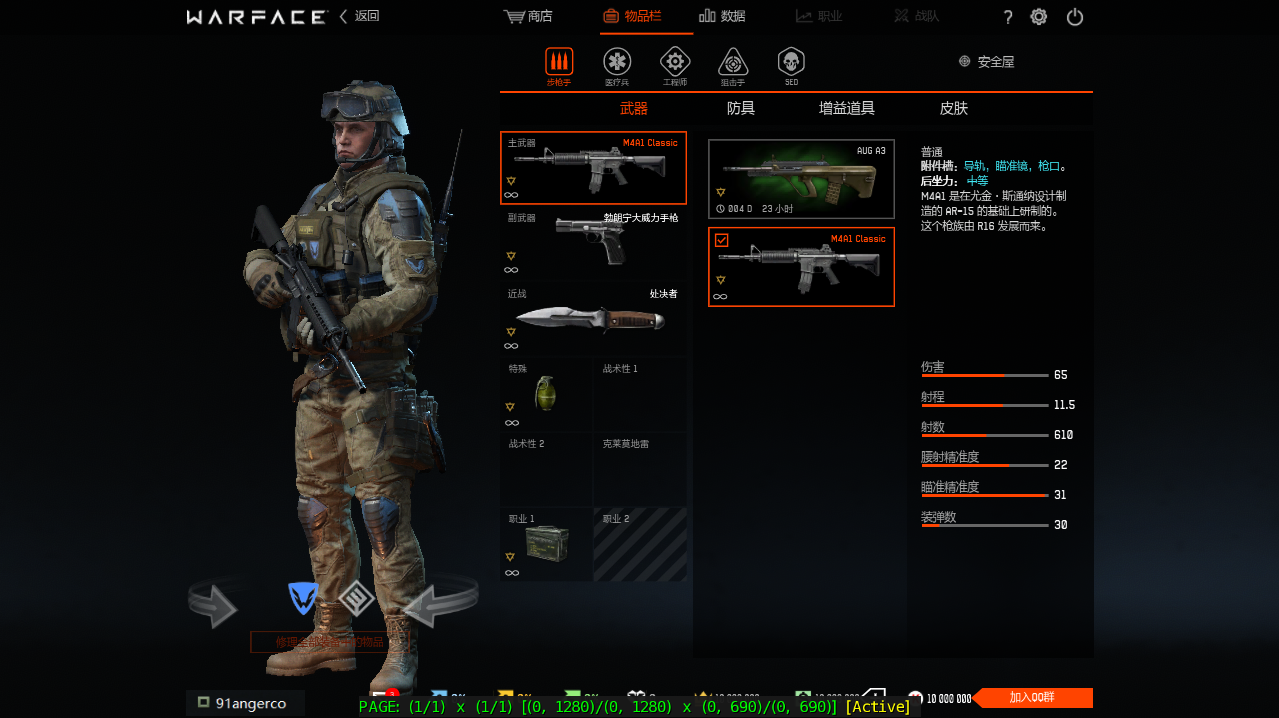Open the 皮肤 skins tab
Image resolution: width=1279 pixels, height=718 pixels.
point(953,108)
